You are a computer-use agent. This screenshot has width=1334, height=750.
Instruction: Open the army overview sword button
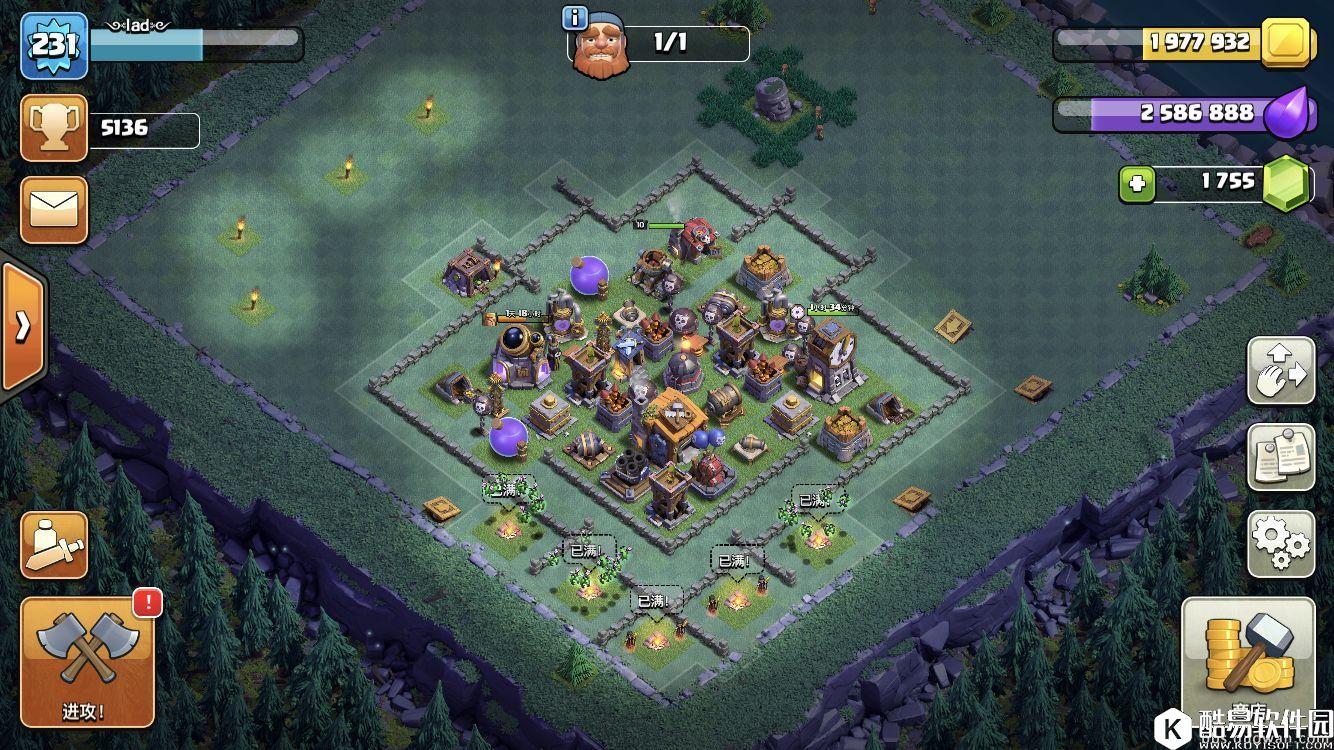(54, 545)
